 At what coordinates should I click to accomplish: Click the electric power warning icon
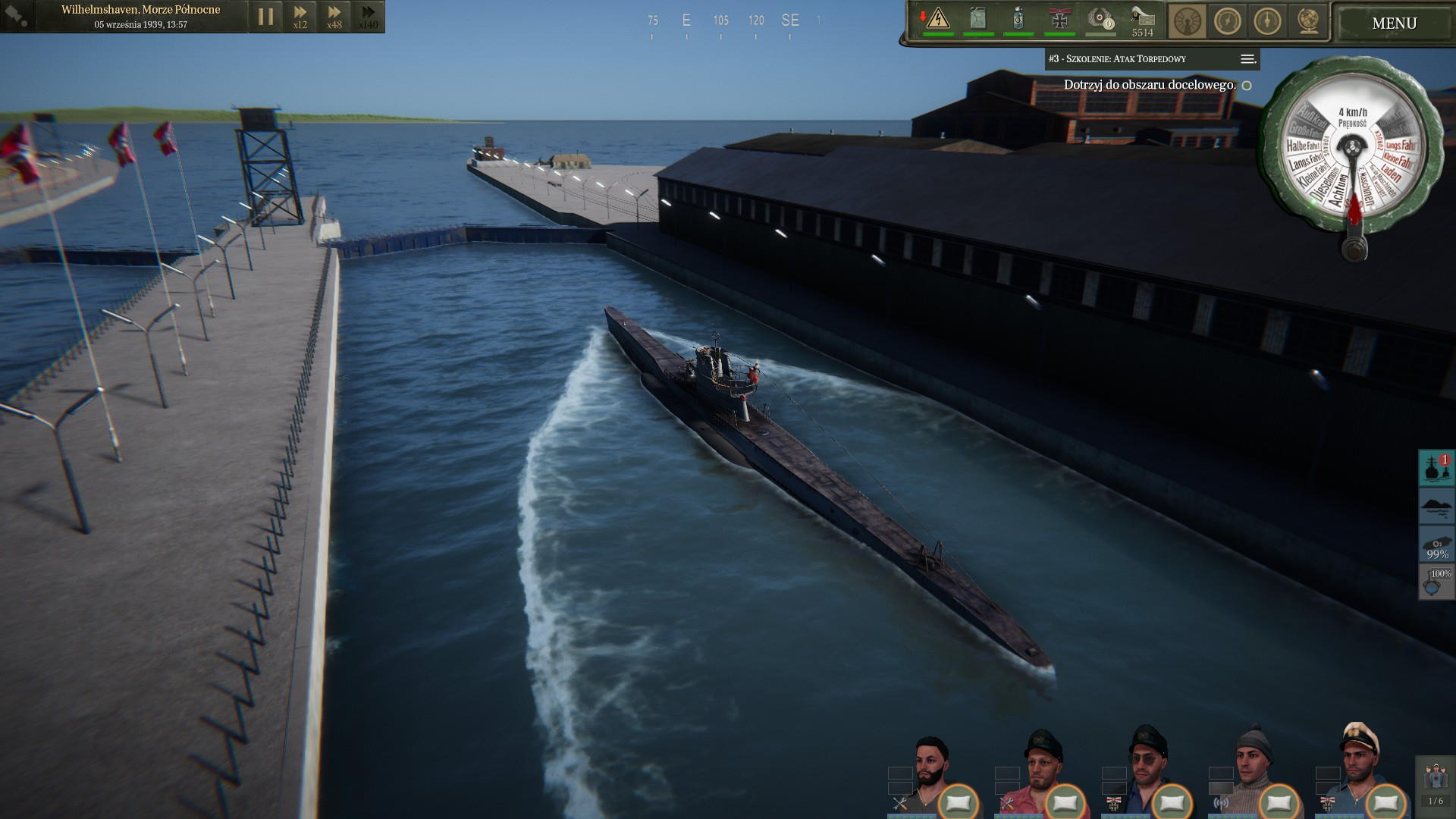[937, 18]
